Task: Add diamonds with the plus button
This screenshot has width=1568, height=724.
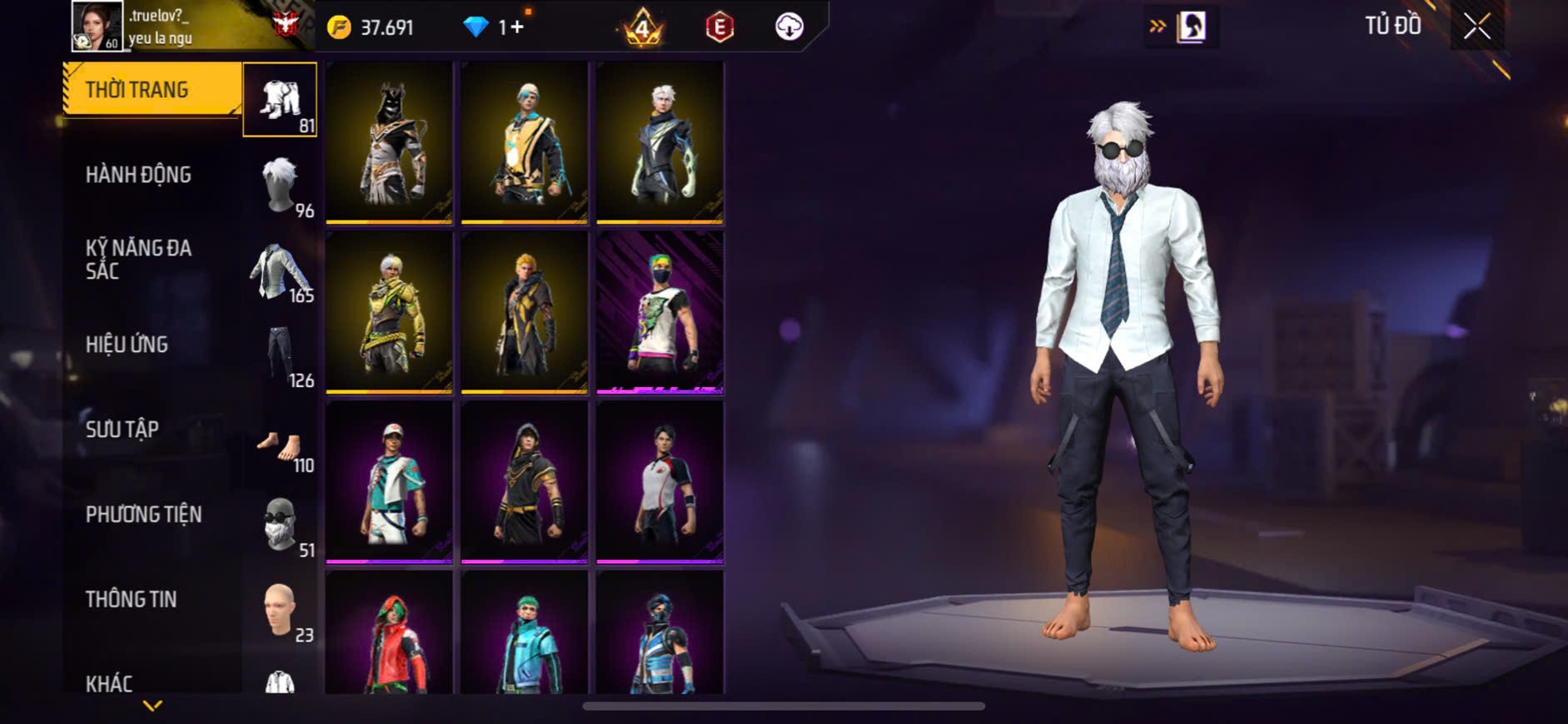Action: (517, 27)
